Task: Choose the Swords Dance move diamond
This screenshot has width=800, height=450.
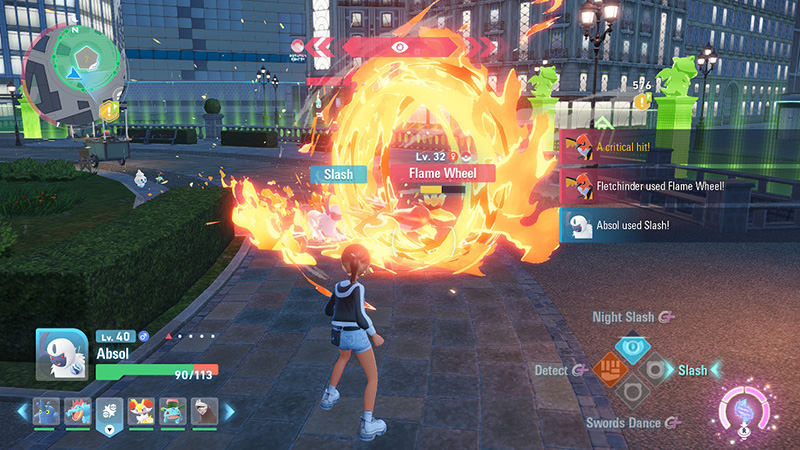Action: click(x=632, y=394)
